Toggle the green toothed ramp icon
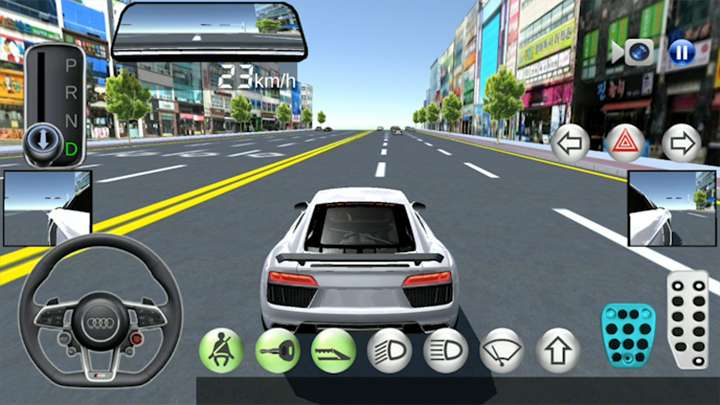The width and height of the screenshot is (720, 405). tap(333, 350)
